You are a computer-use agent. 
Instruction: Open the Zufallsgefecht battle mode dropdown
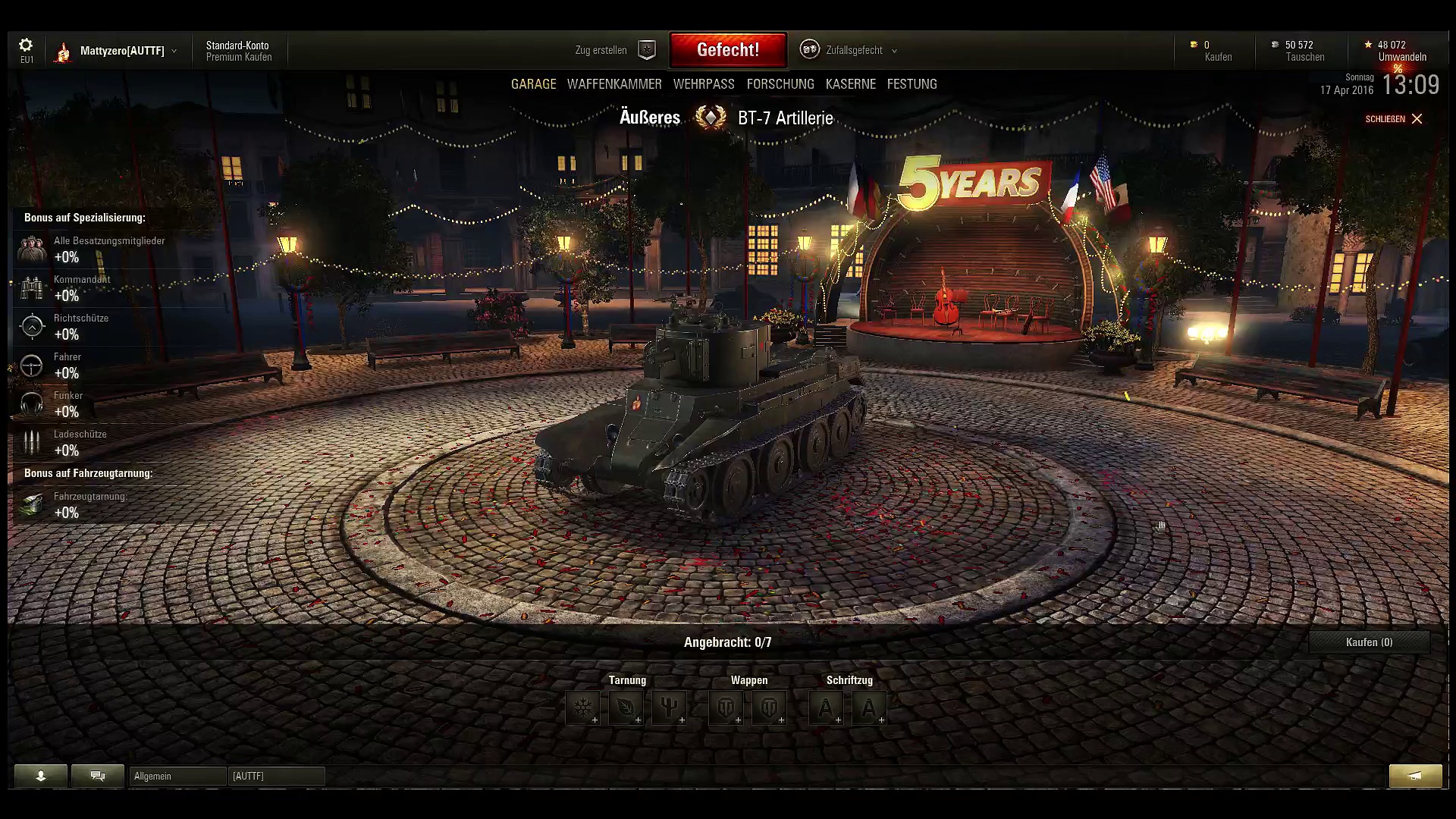coord(854,50)
